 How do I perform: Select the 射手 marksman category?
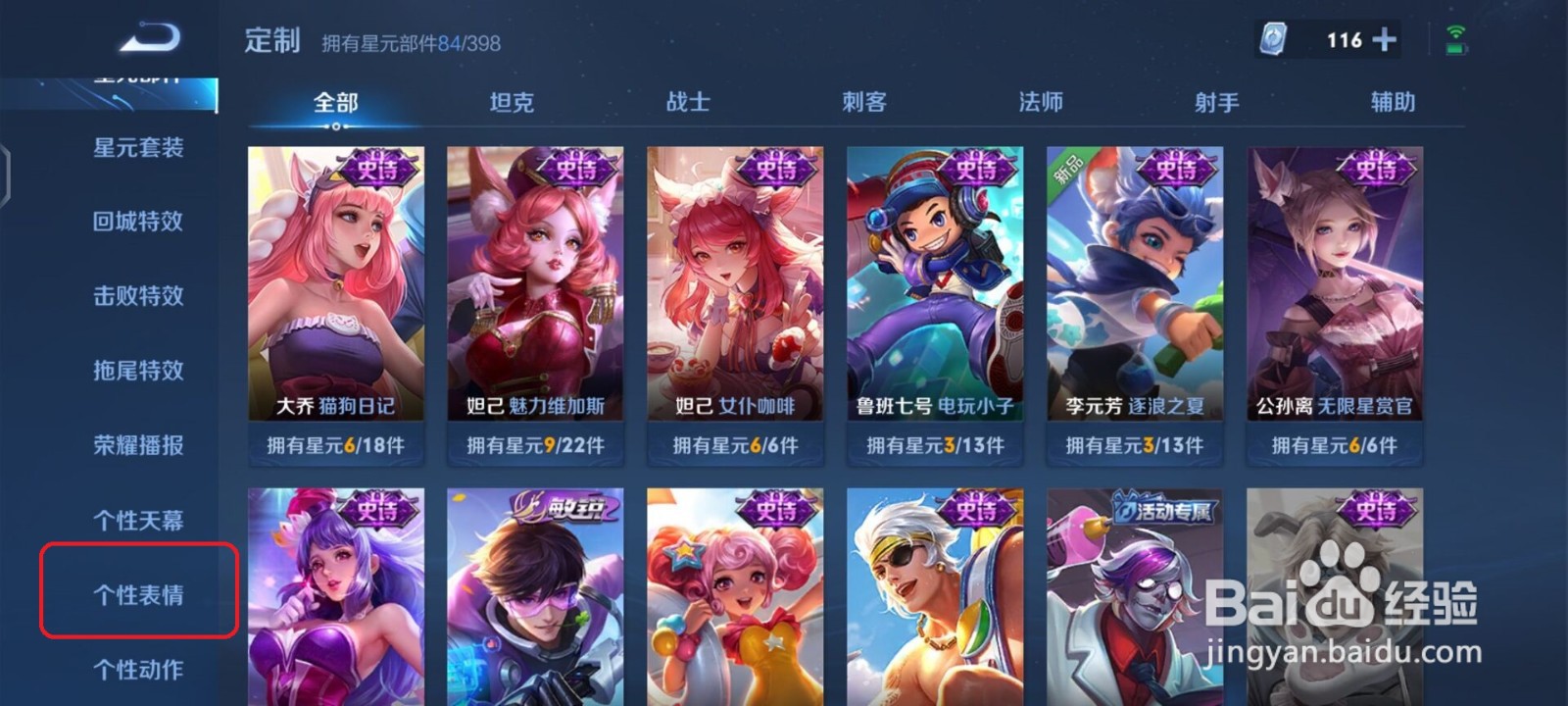point(1217,101)
